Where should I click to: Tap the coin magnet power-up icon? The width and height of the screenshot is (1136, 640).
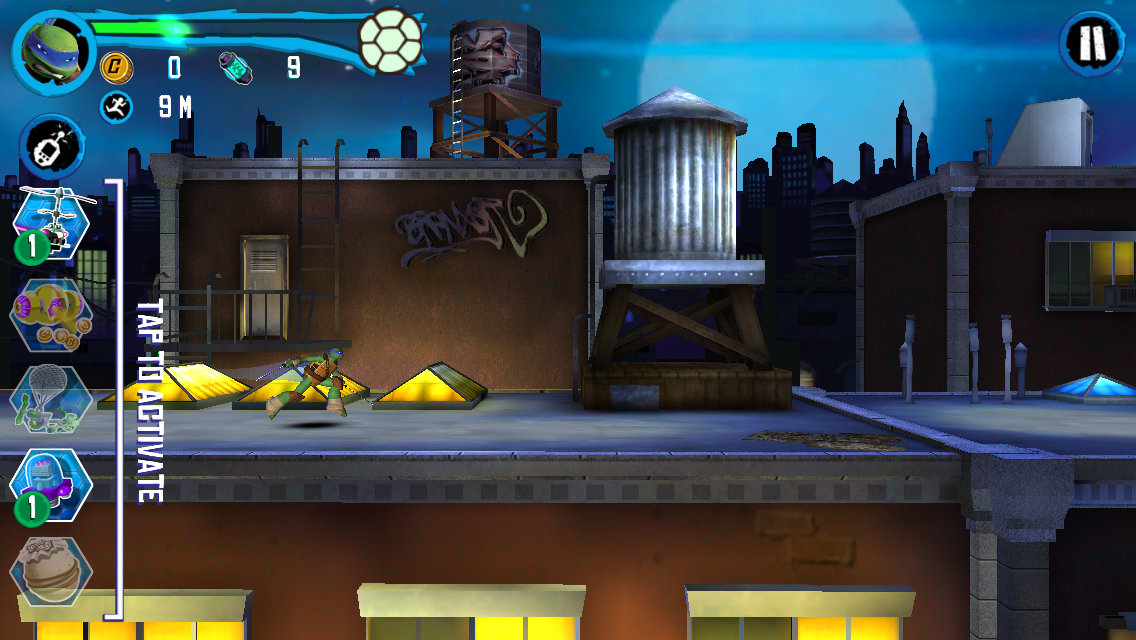[x=50, y=315]
